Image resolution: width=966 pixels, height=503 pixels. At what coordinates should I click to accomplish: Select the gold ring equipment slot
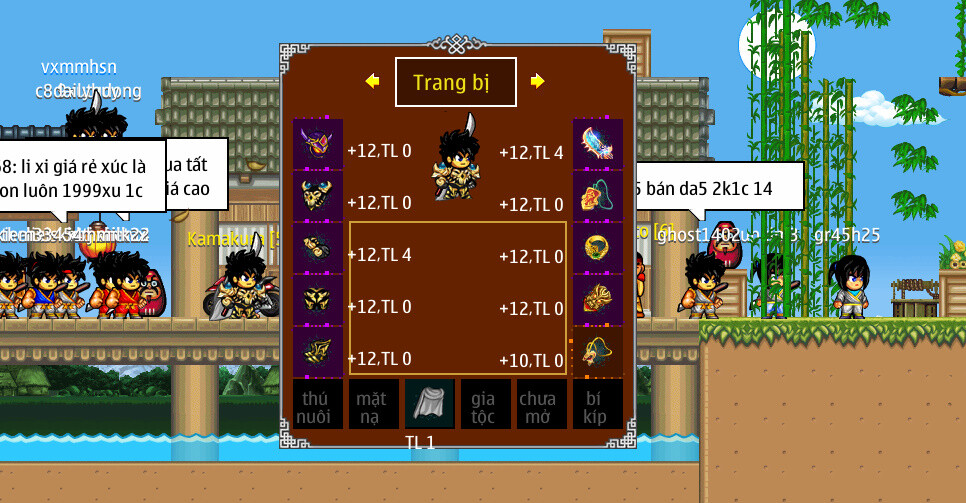coord(598,248)
